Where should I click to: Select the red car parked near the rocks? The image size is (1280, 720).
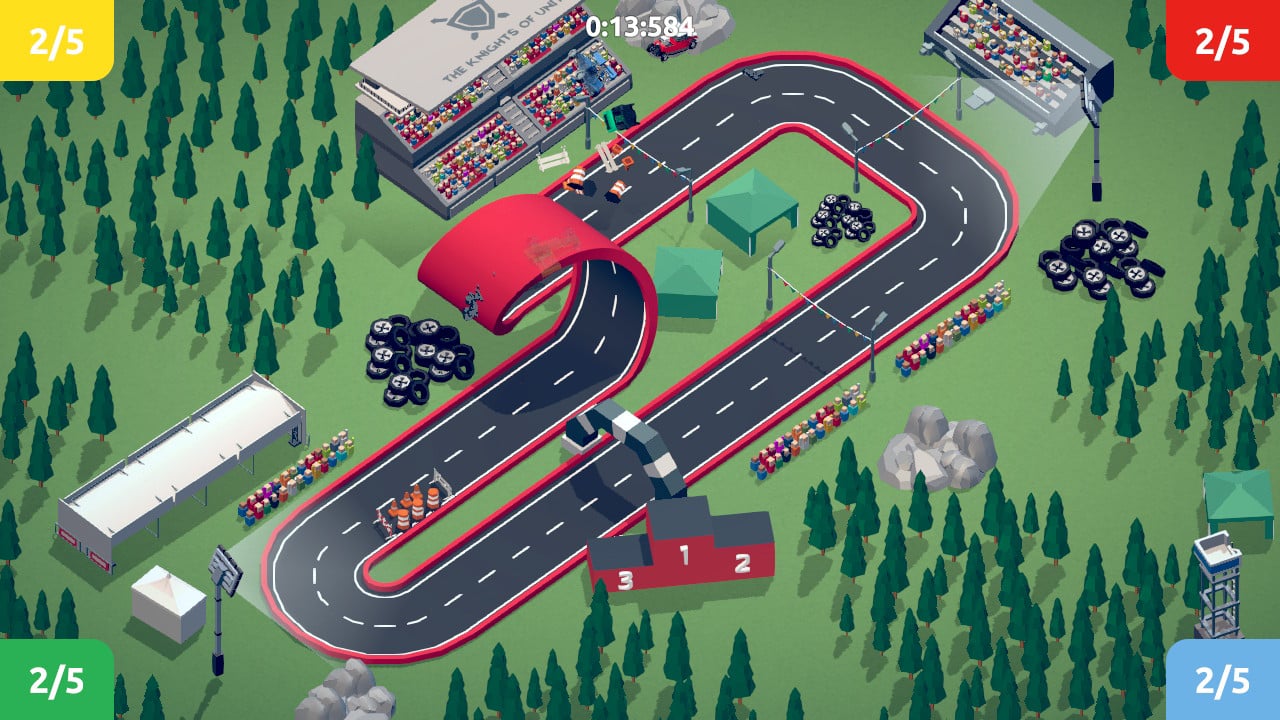[x=672, y=45]
